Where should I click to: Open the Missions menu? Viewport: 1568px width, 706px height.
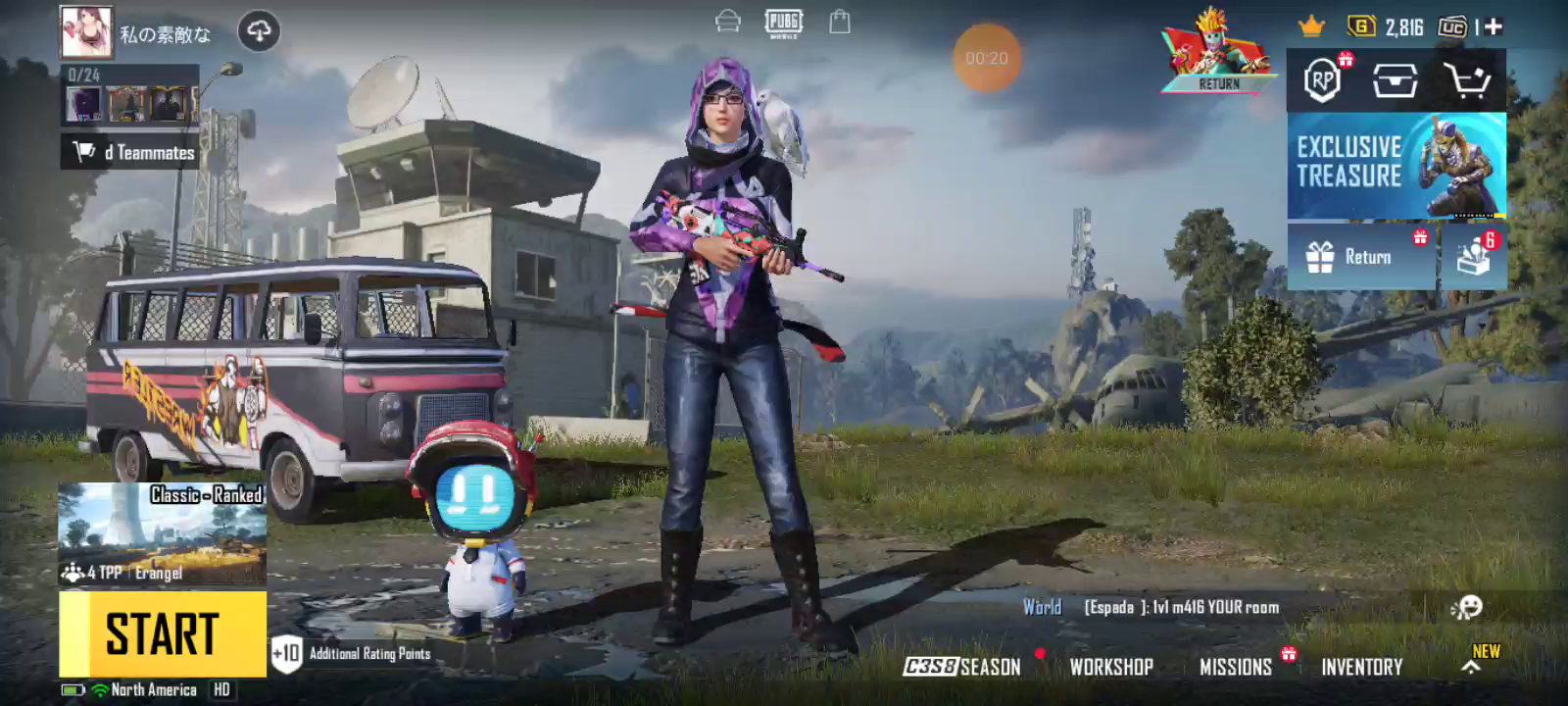(1236, 667)
